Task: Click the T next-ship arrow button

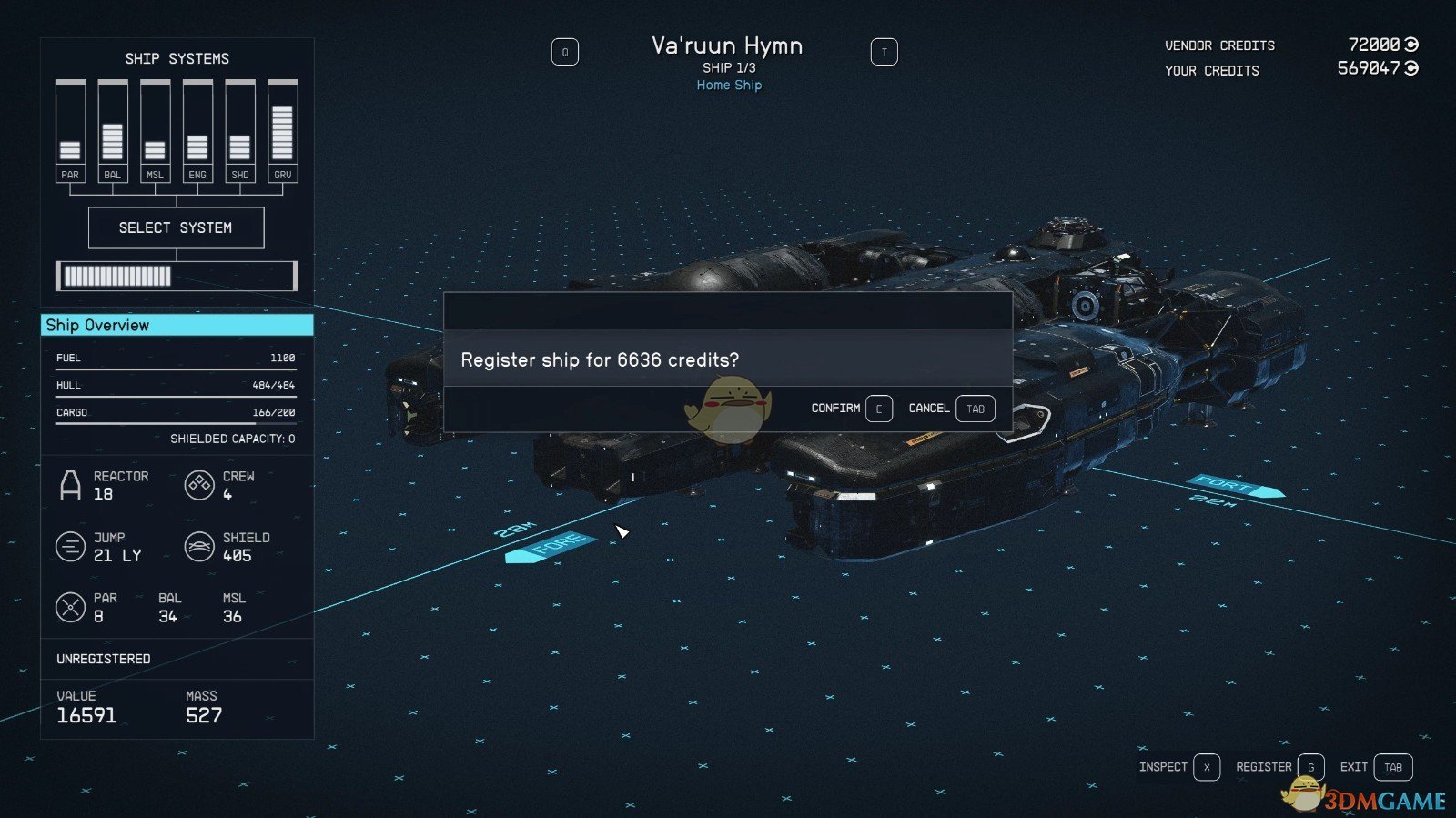Action: tap(884, 52)
